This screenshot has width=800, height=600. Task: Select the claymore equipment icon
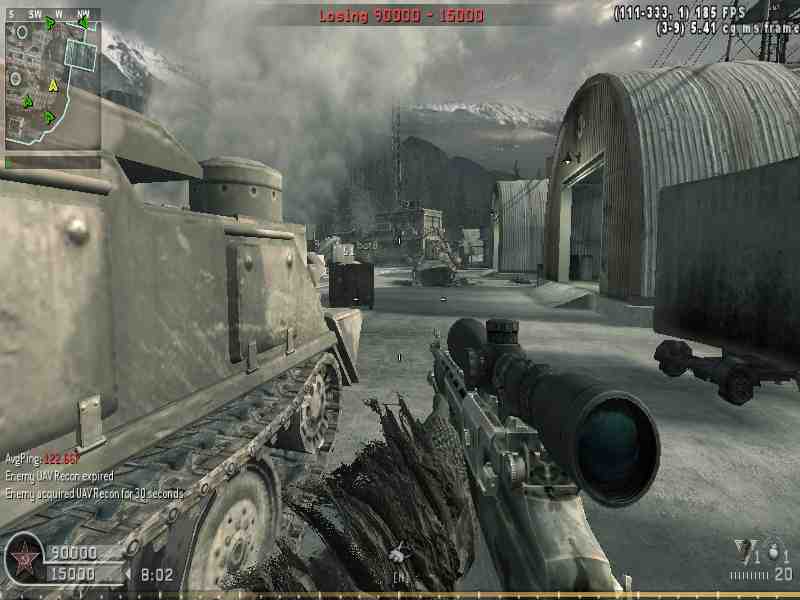pos(744,548)
